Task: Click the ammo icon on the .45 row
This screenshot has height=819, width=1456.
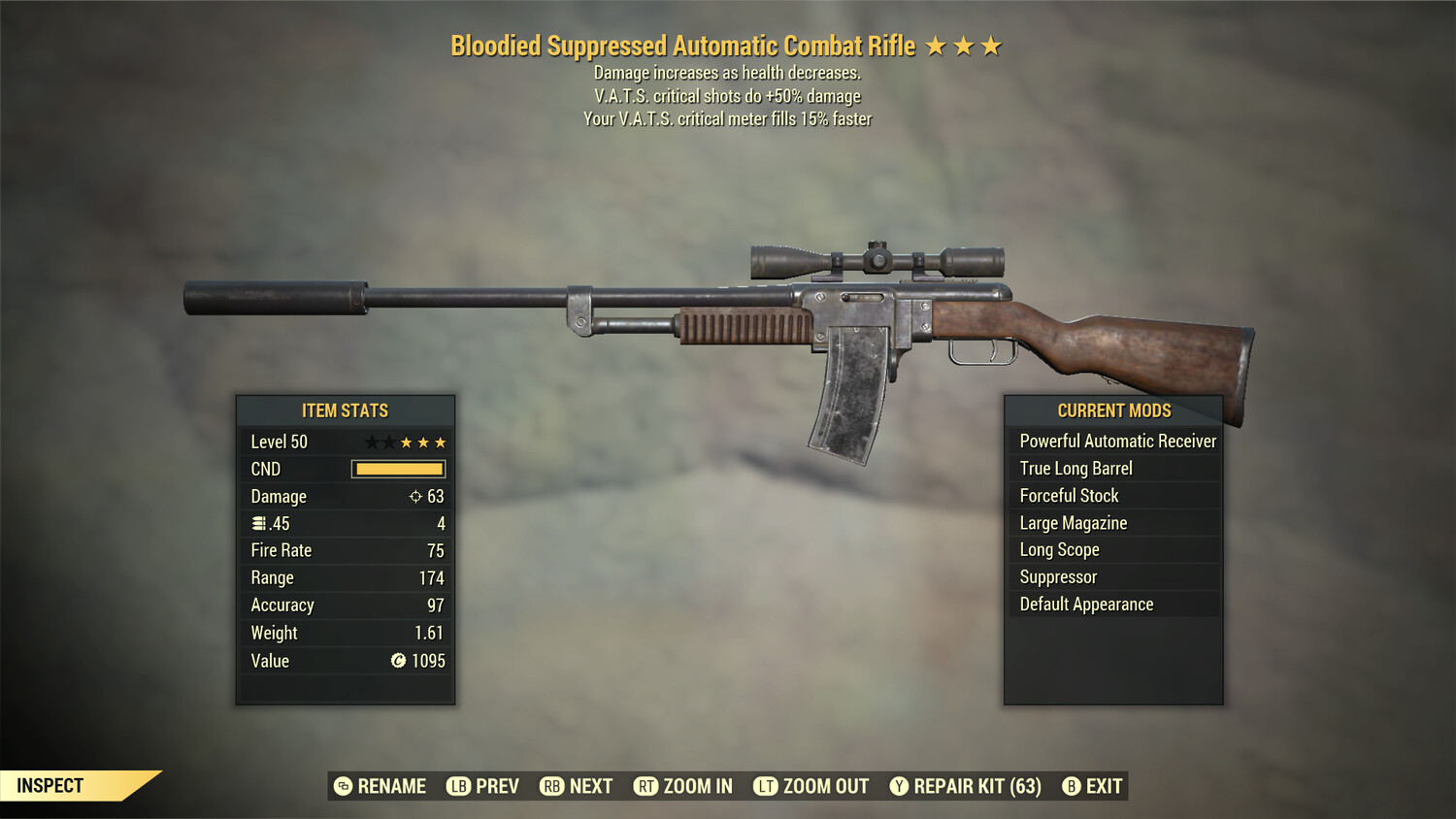Action: click(x=258, y=523)
